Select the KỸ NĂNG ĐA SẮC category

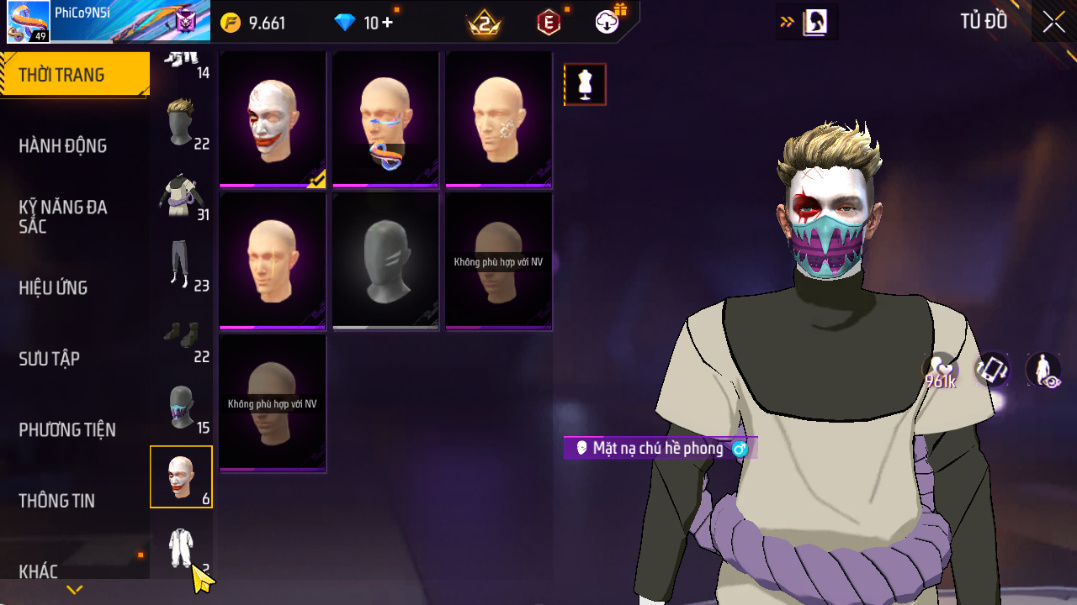[63, 216]
